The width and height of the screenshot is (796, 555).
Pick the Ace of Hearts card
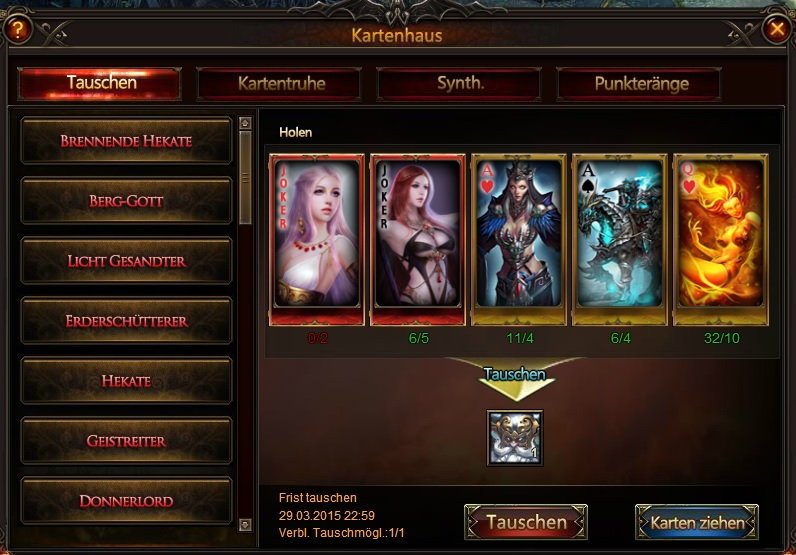[518, 238]
